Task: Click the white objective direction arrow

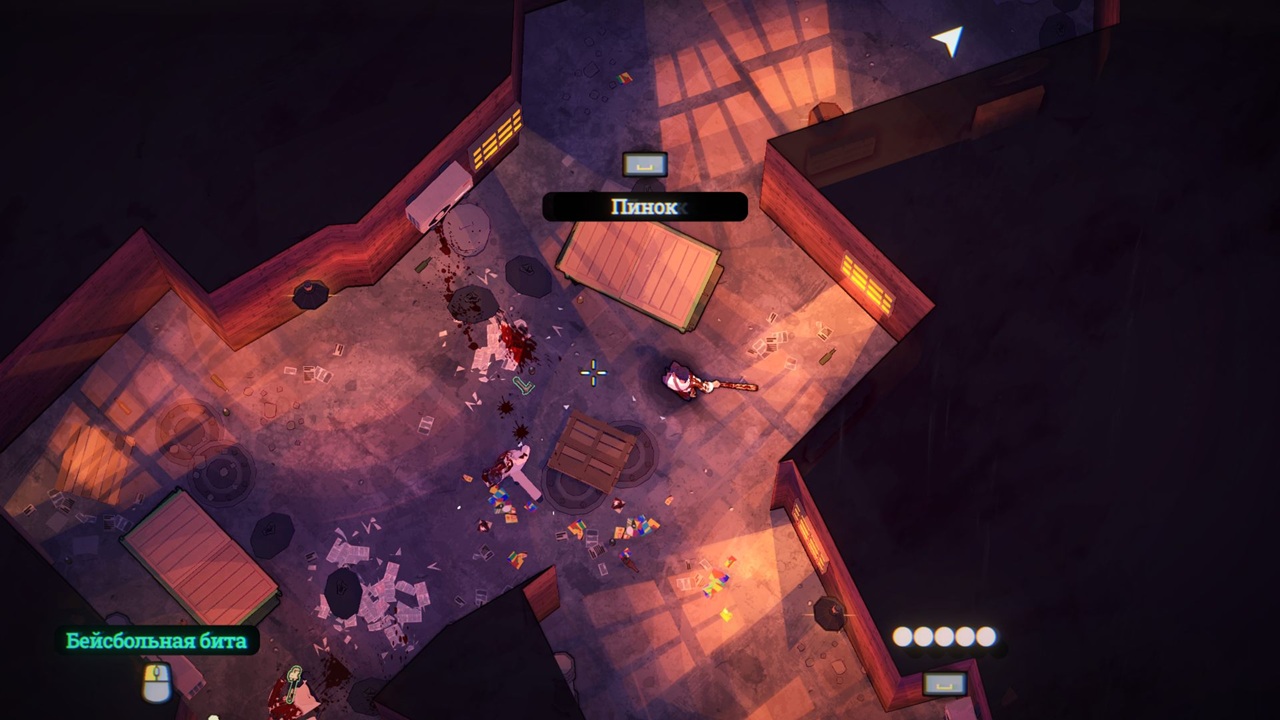Action: pyautogui.click(x=948, y=39)
